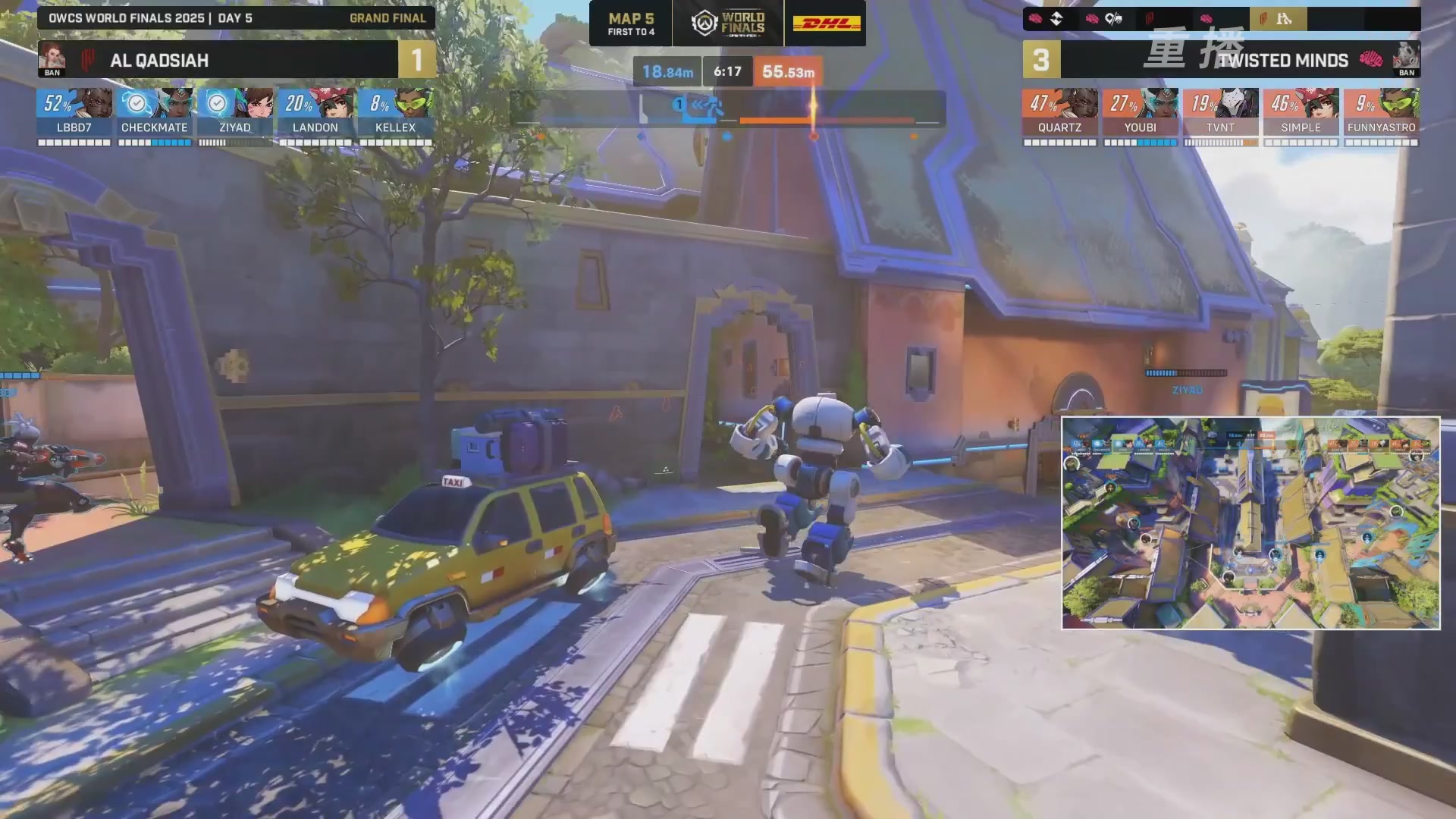
Task: Spectate TVNT from the player bar
Action: (x=1220, y=115)
